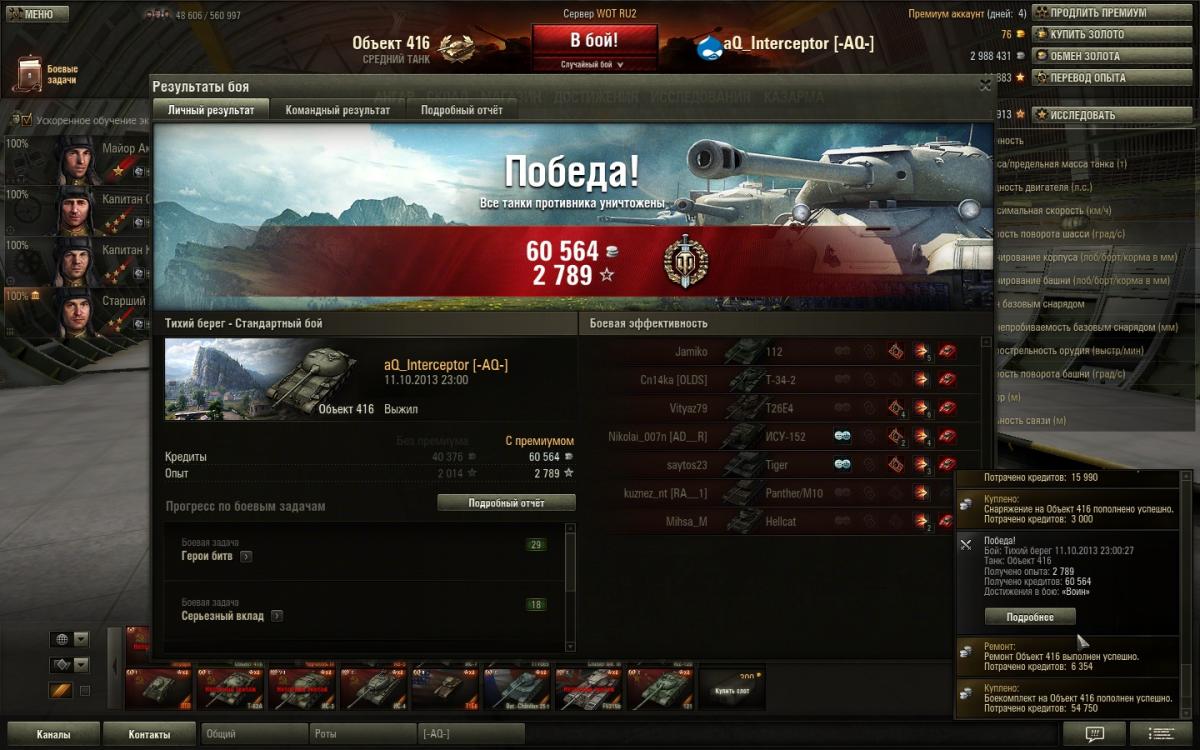Viewport: 1200px width, 750px height.
Task: Click Продлить премиум button
Action: point(1096,13)
